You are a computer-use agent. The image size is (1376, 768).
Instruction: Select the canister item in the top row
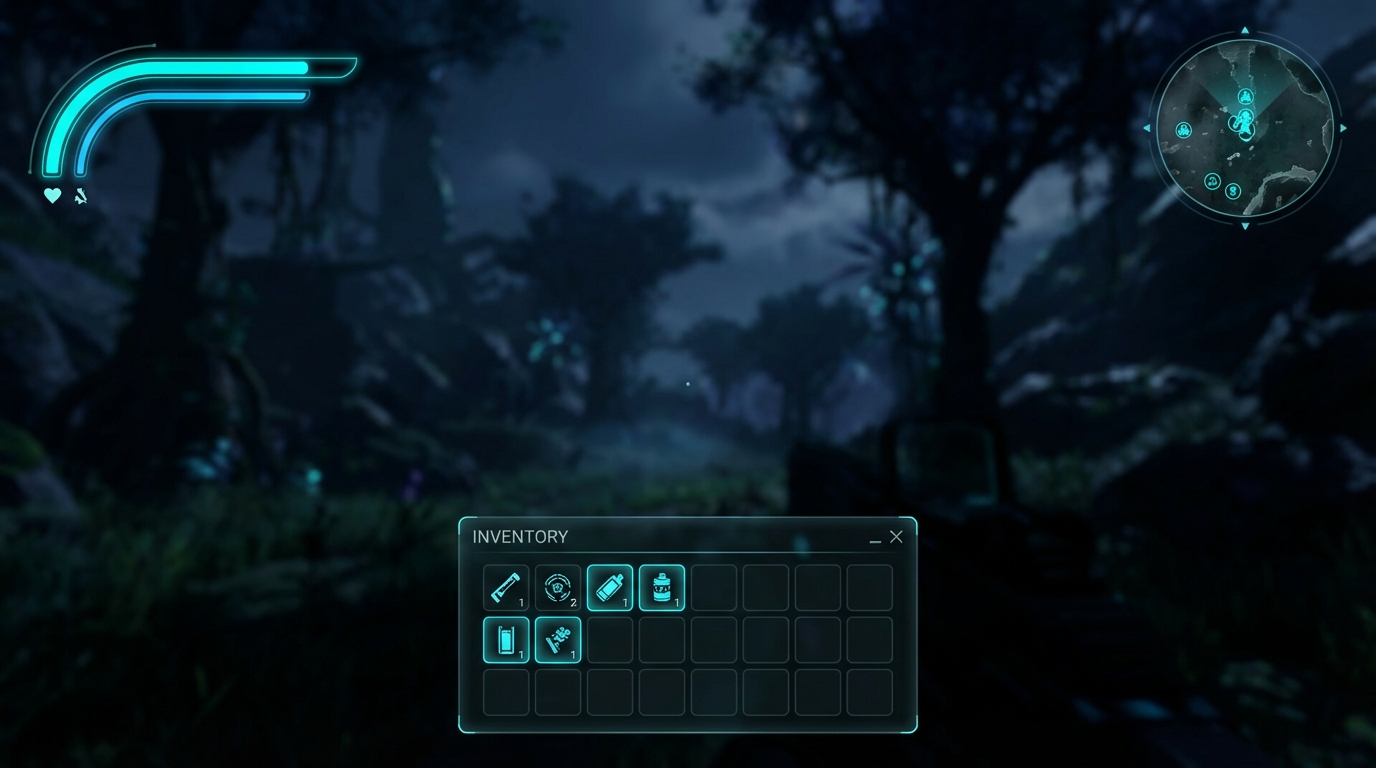click(662, 587)
